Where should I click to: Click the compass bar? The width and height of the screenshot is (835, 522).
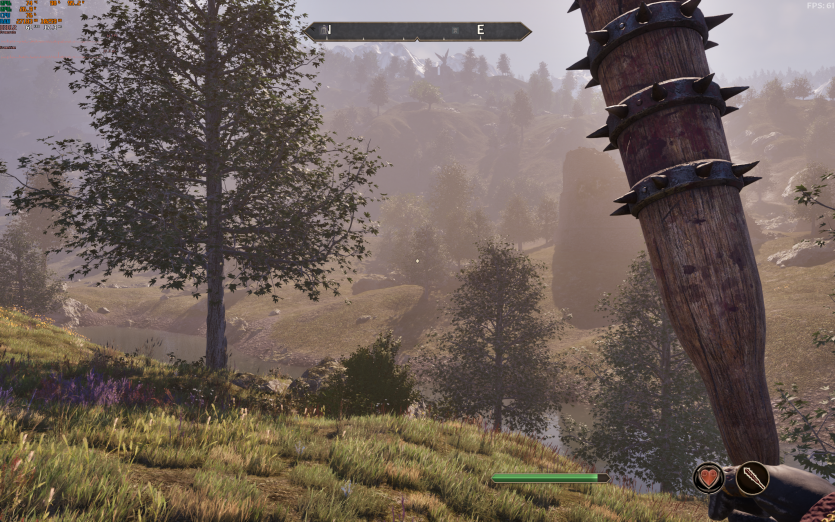417,31
